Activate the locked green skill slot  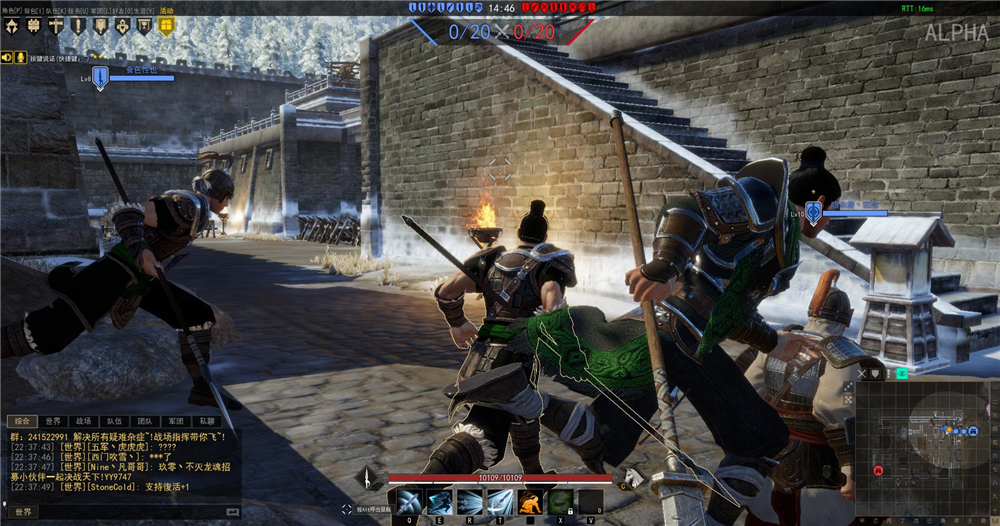click(561, 501)
